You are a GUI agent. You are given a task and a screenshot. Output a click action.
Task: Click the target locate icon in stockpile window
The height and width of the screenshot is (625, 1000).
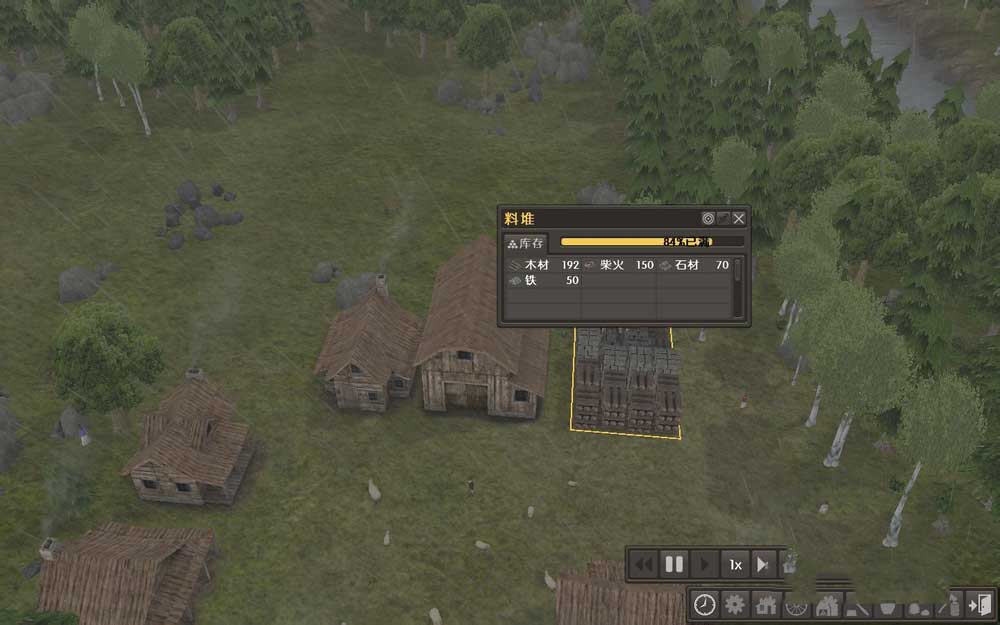coord(708,218)
